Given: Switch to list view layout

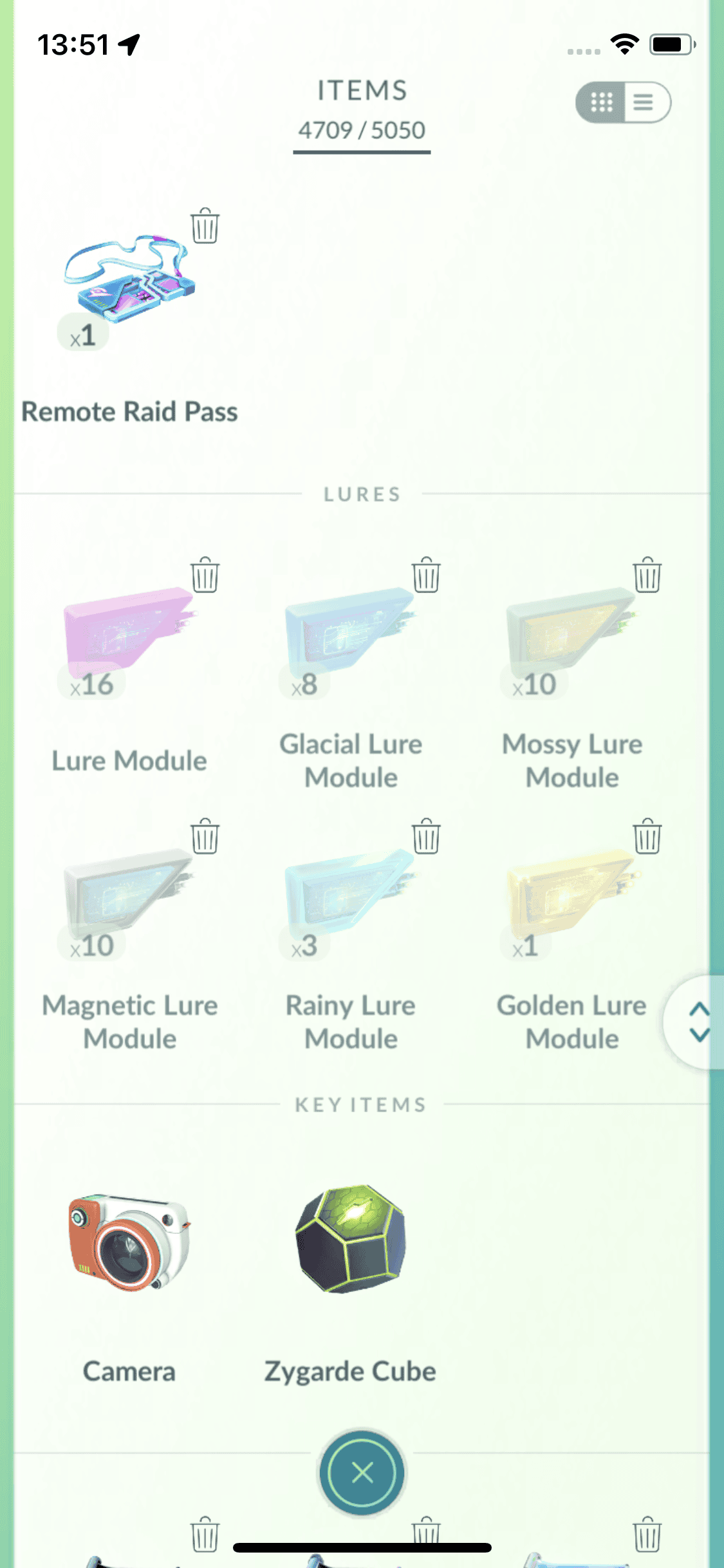Looking at the screenshot, I should (x=645, y=102).
